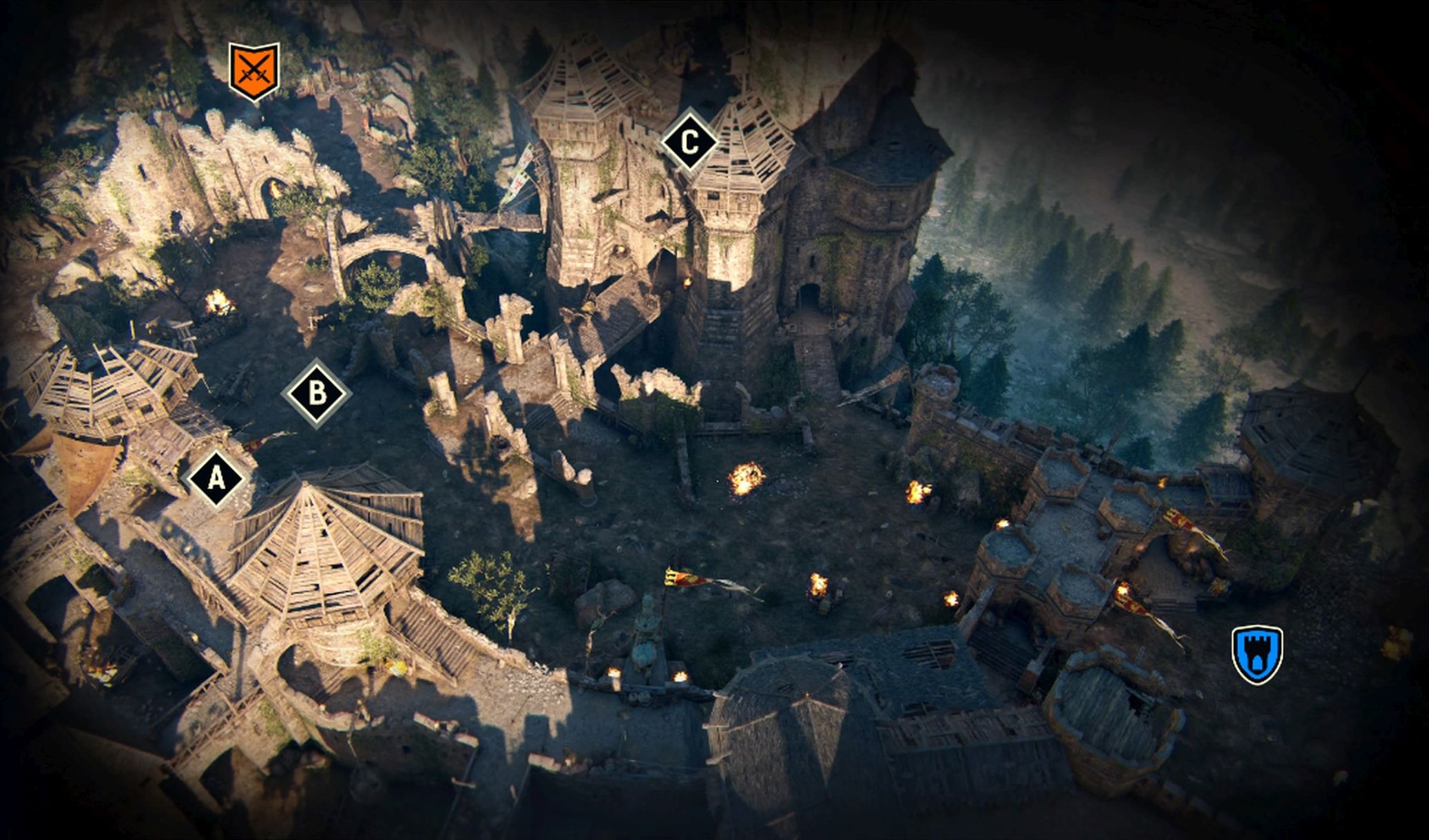Screen dimensions: 1429x840
Task: Select the orange crossed-swords attacker shield
Action: tap(254, 70)
